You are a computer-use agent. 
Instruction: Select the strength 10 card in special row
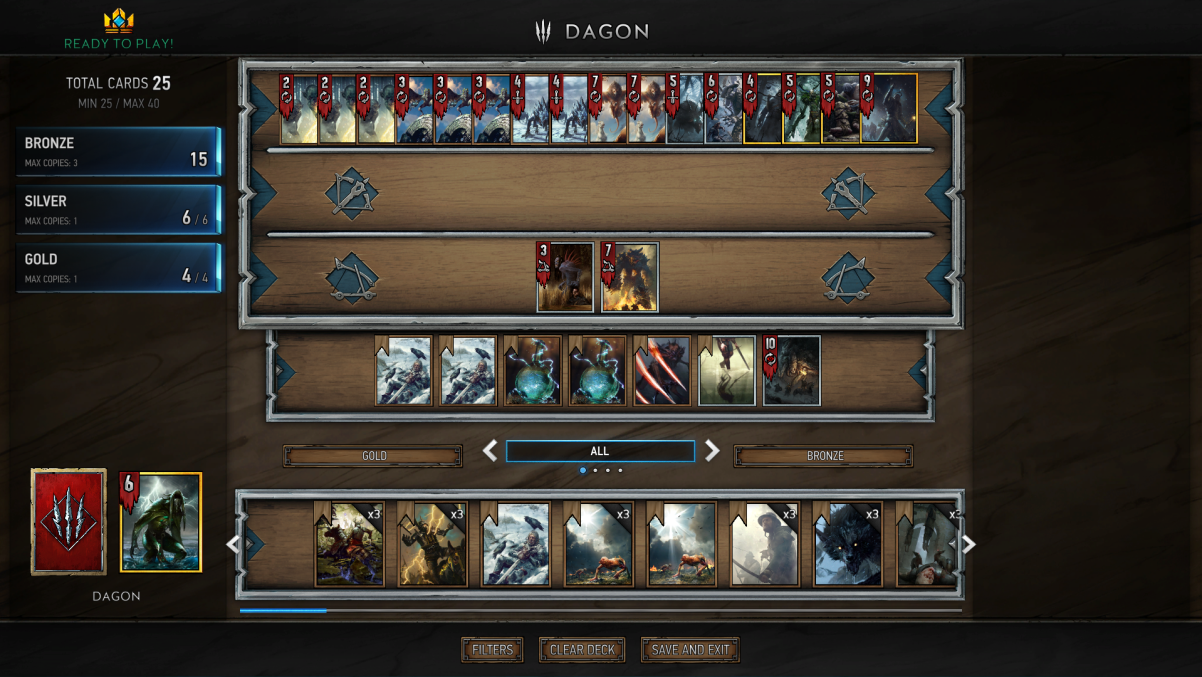792,371
